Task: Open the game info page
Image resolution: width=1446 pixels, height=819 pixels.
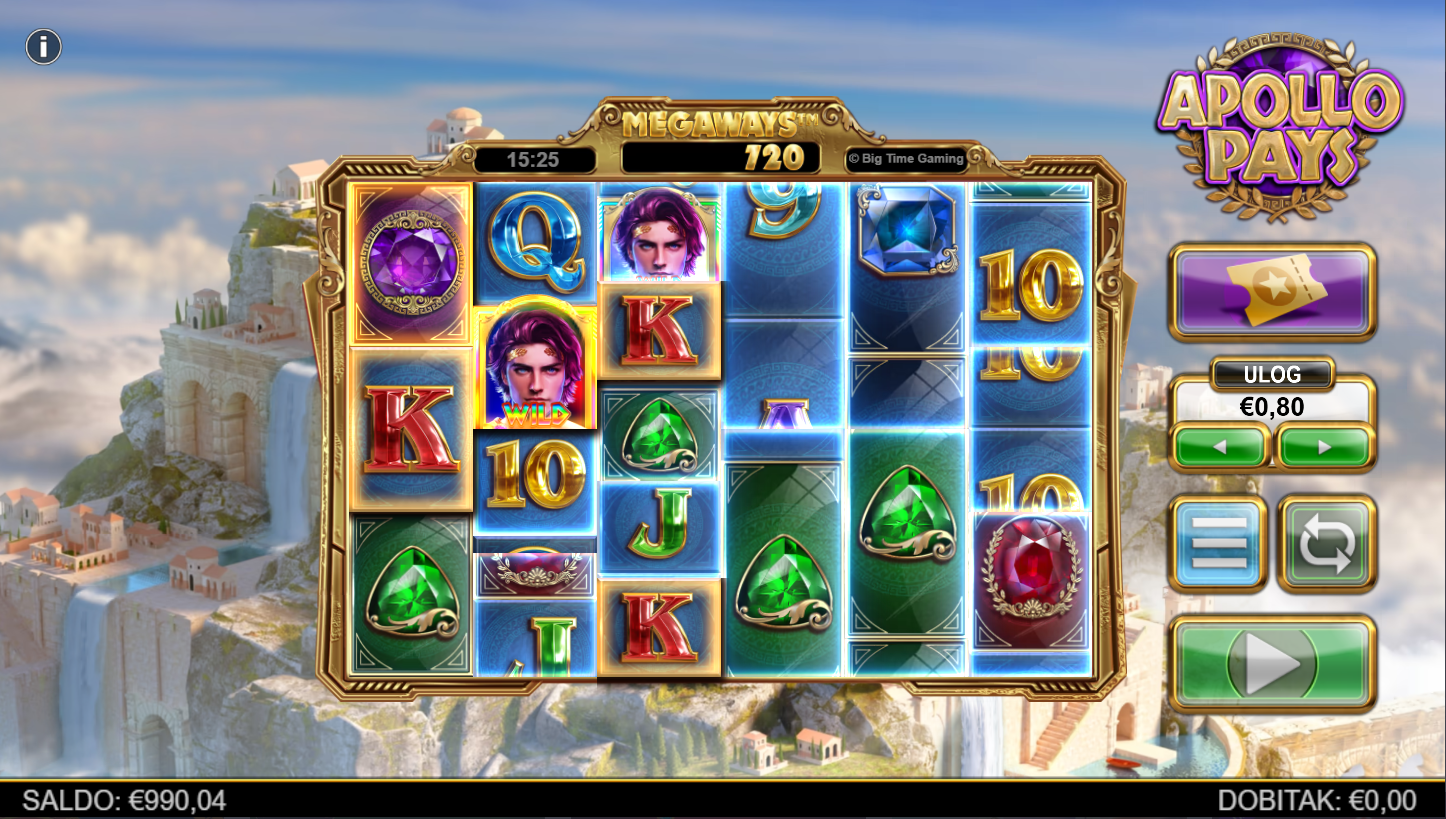Action: [x=44, y=47]
